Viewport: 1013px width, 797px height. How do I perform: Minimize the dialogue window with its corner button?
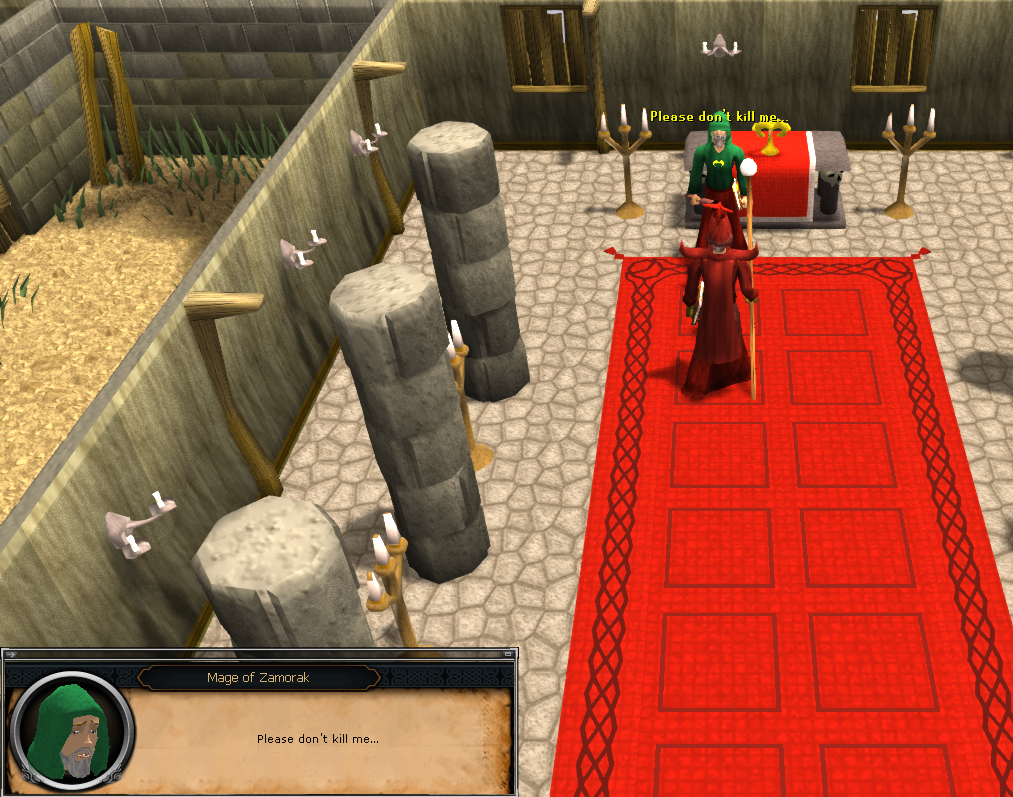(510, 654)
